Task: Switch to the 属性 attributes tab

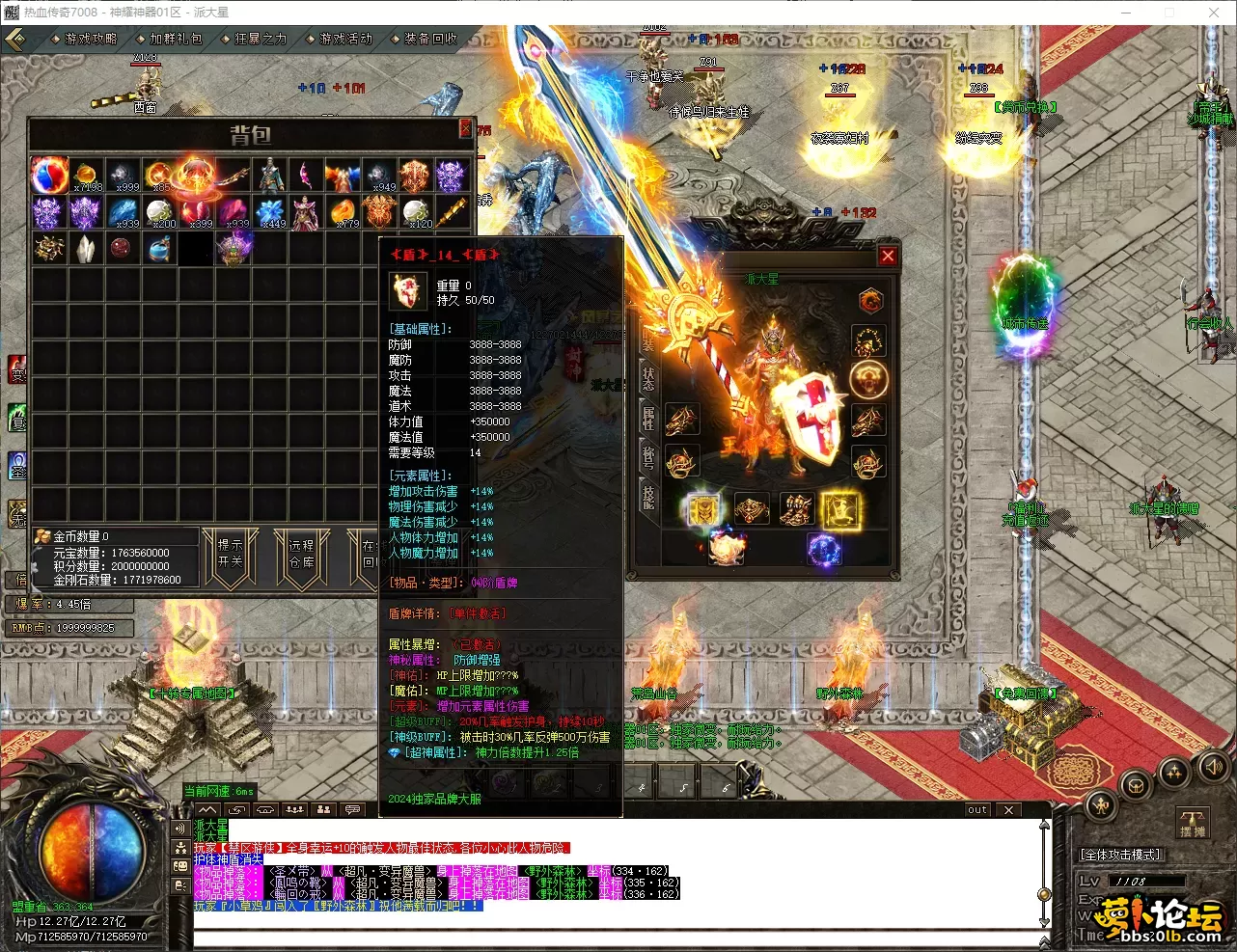Action: click(x=648, y=418)
